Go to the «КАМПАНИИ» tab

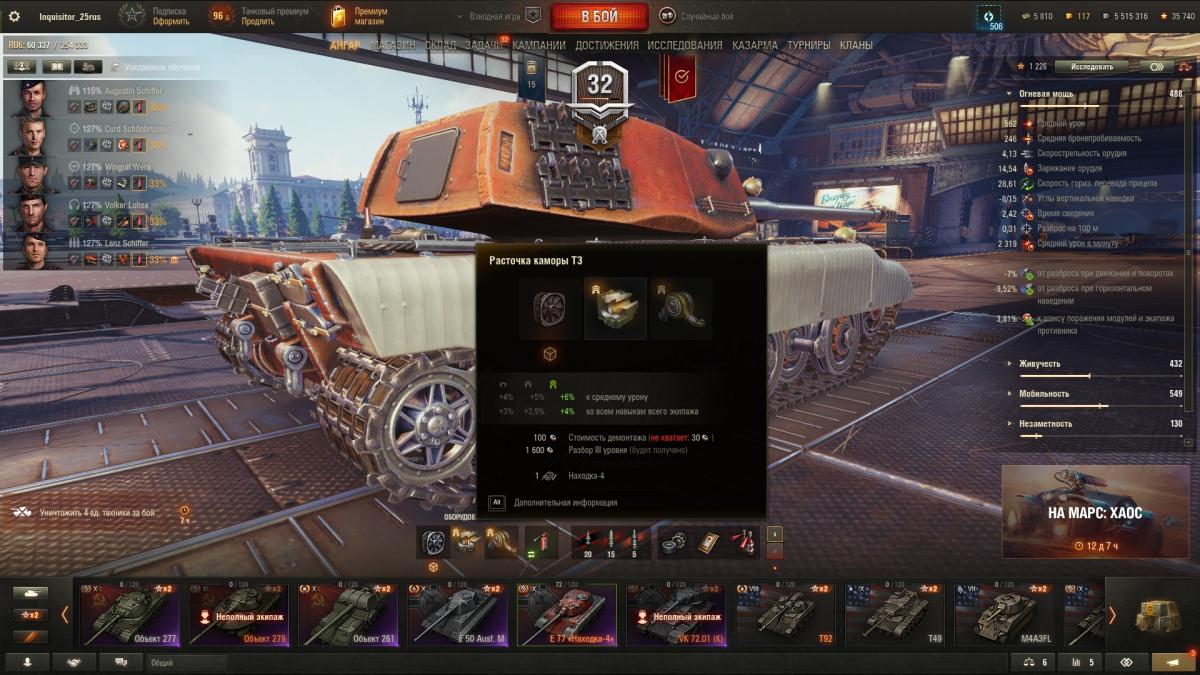tap(539, 45)
